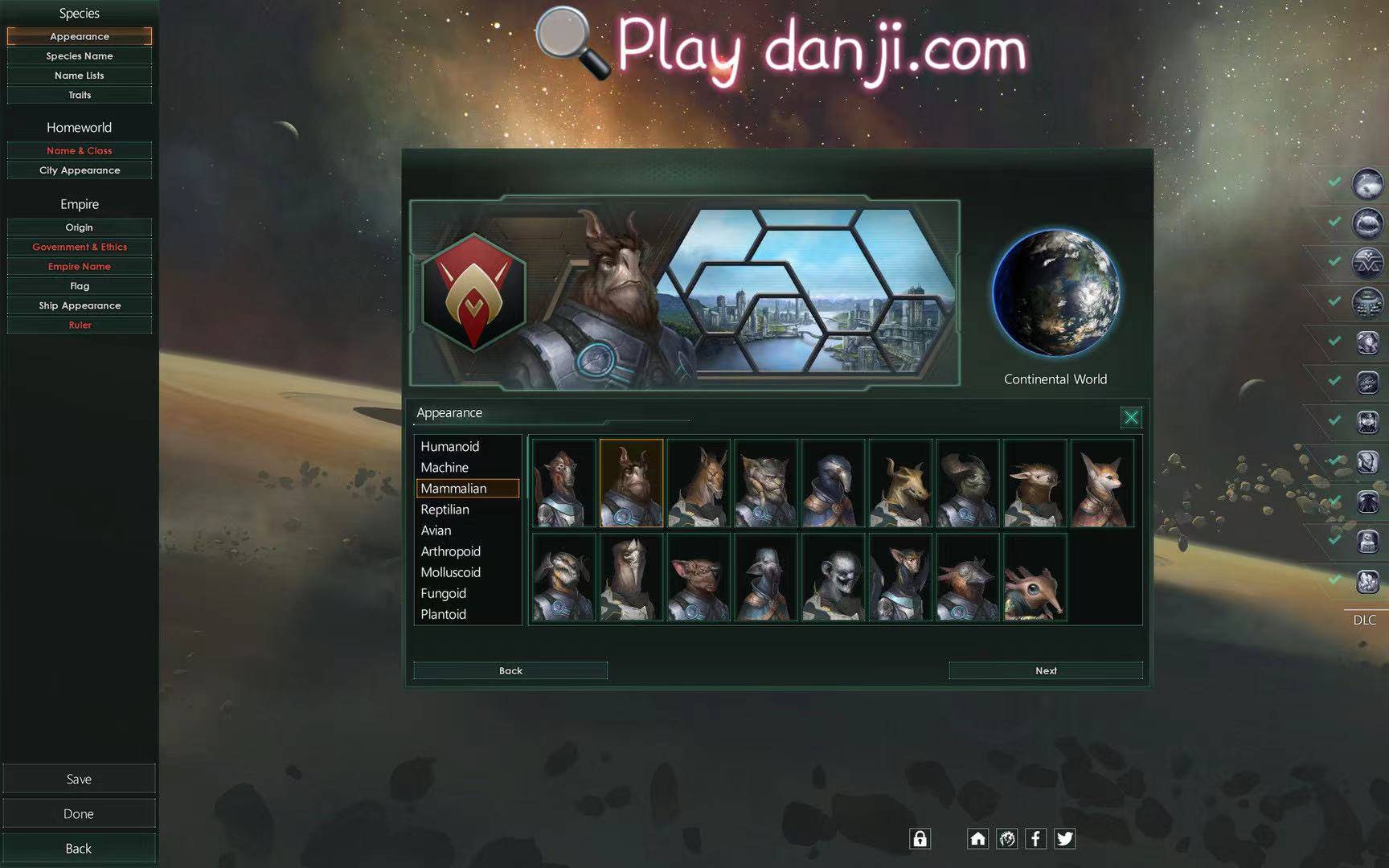
Task: Click the lock icon in the bottom bar
Action: click(x=920, y=838)
